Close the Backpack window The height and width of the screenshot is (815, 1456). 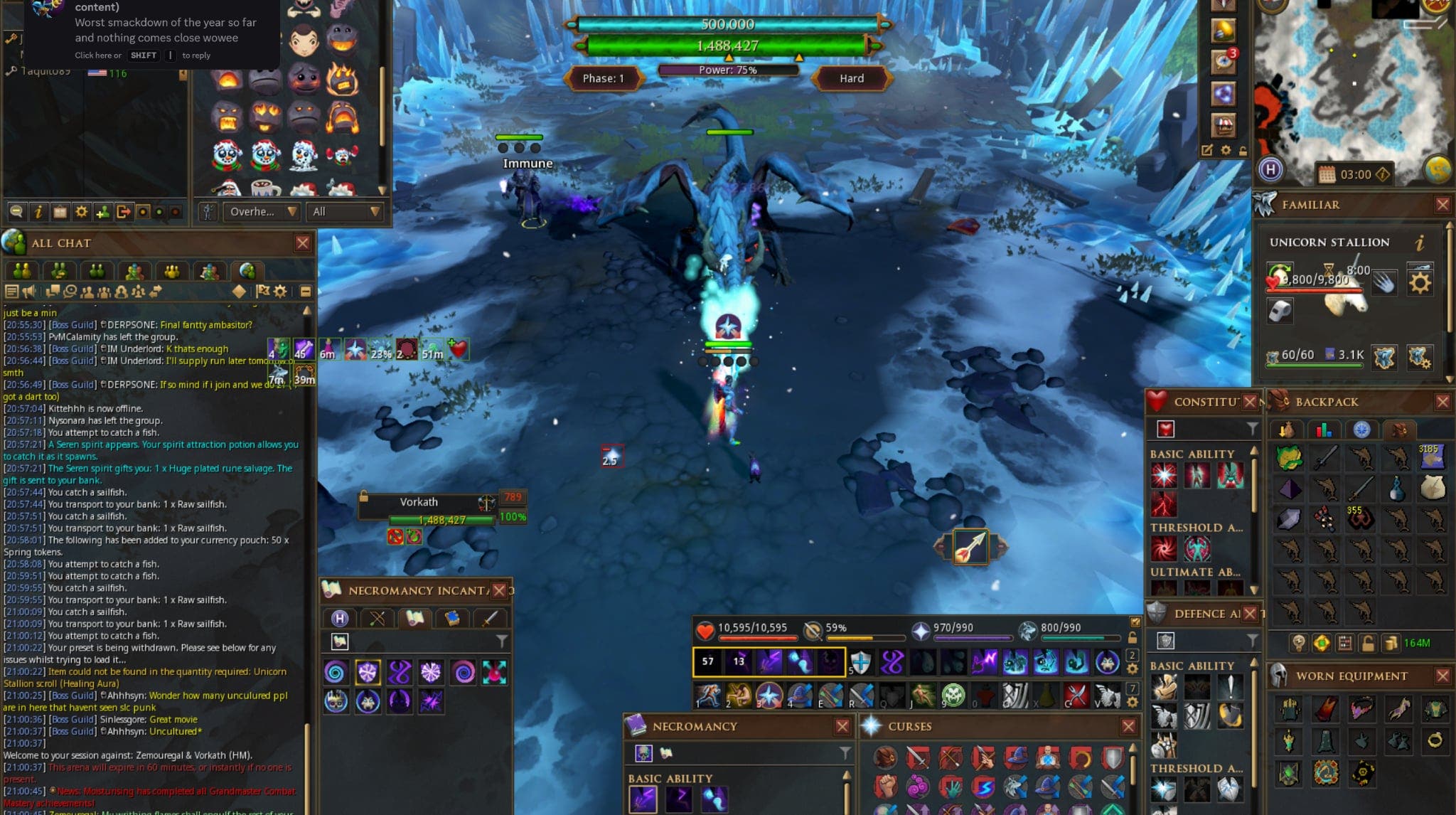coord(1442,402)
